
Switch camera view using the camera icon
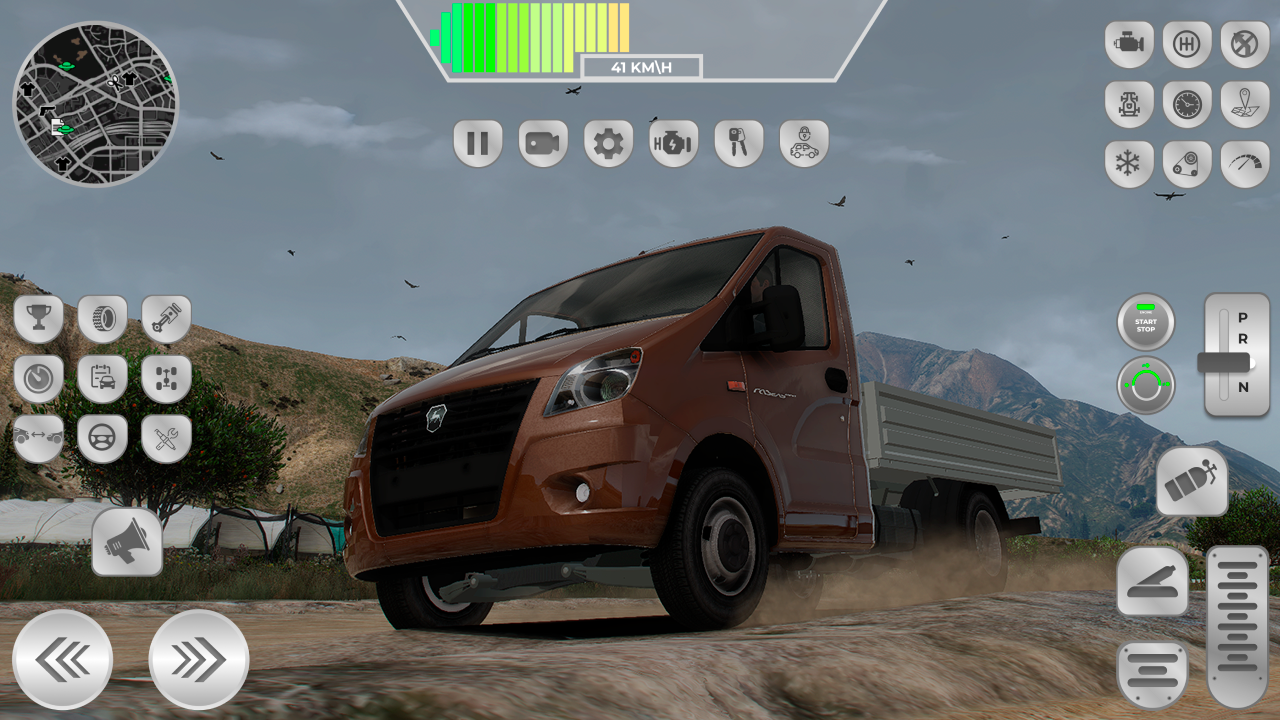543,144
